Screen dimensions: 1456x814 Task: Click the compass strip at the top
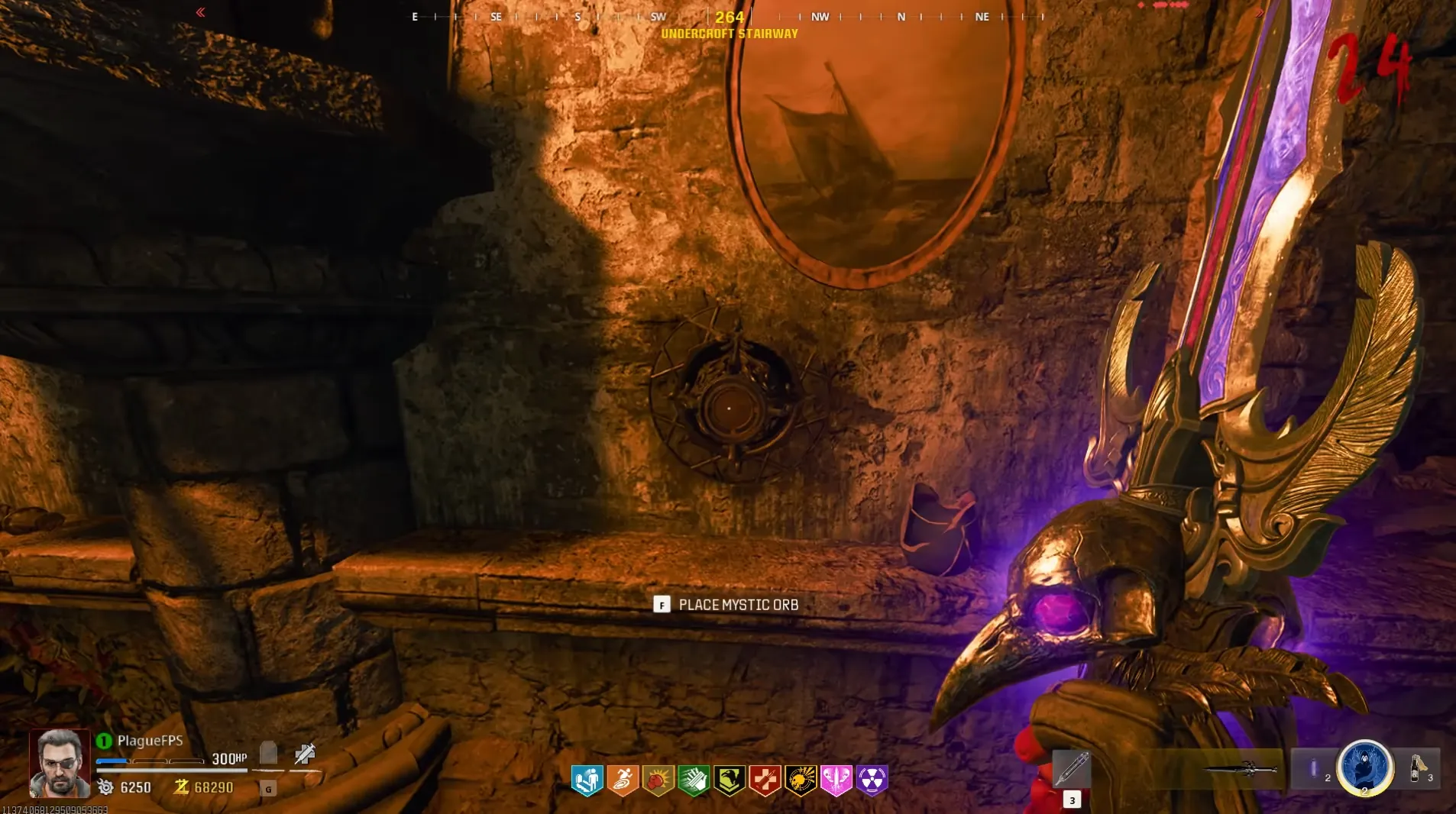pos(729,16)
